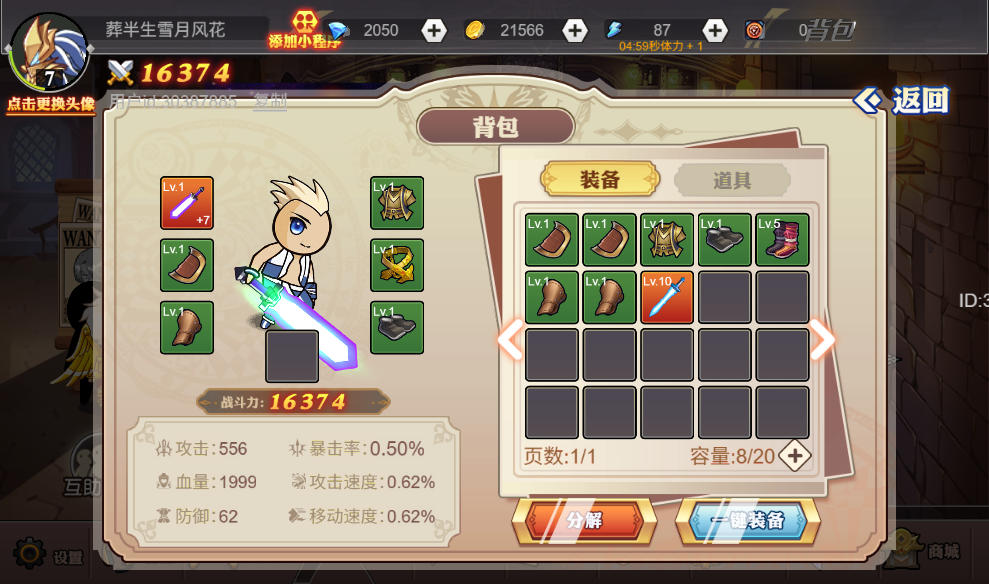Choose the Lv.5 red boots in backpack
The height and width of the screenshot is (584, 989).
(782, 240)
